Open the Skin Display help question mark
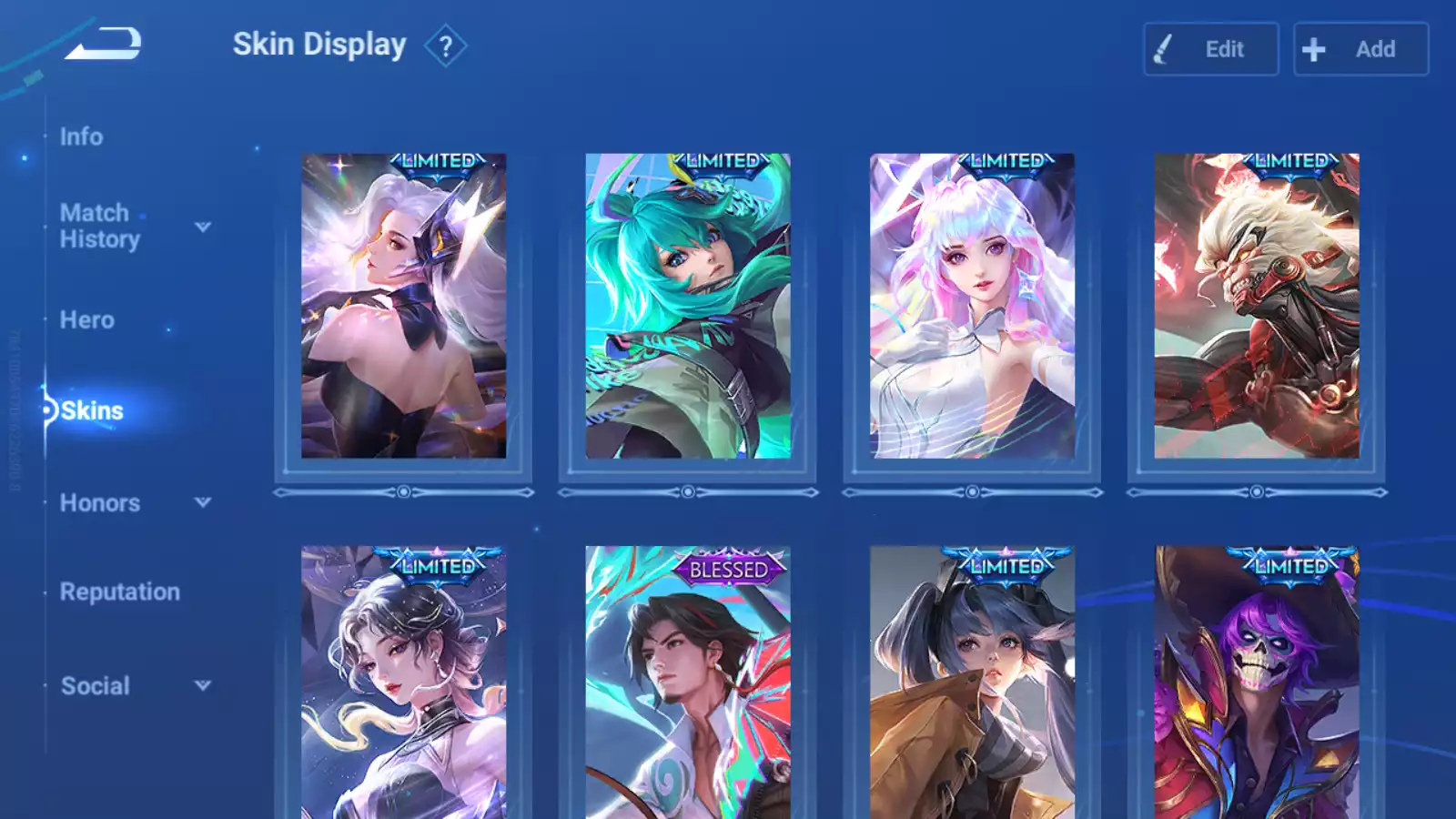This screenshot has height=819, width=1456. coord(445,46)
